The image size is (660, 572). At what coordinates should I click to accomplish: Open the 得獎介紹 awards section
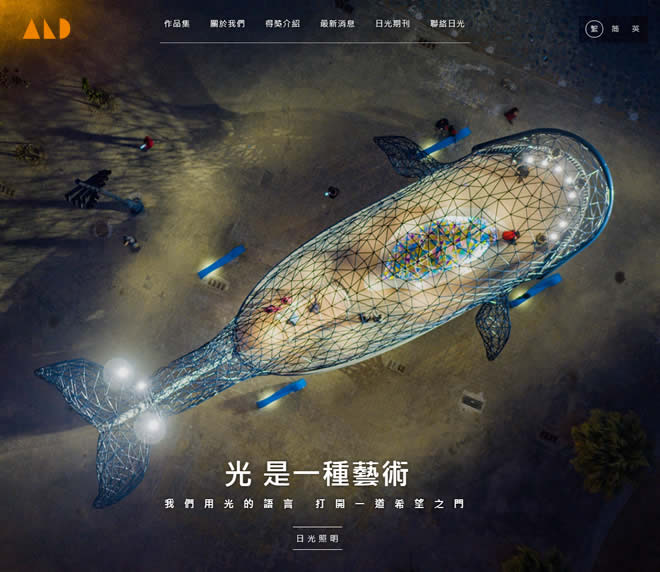(x=282, y=23)
